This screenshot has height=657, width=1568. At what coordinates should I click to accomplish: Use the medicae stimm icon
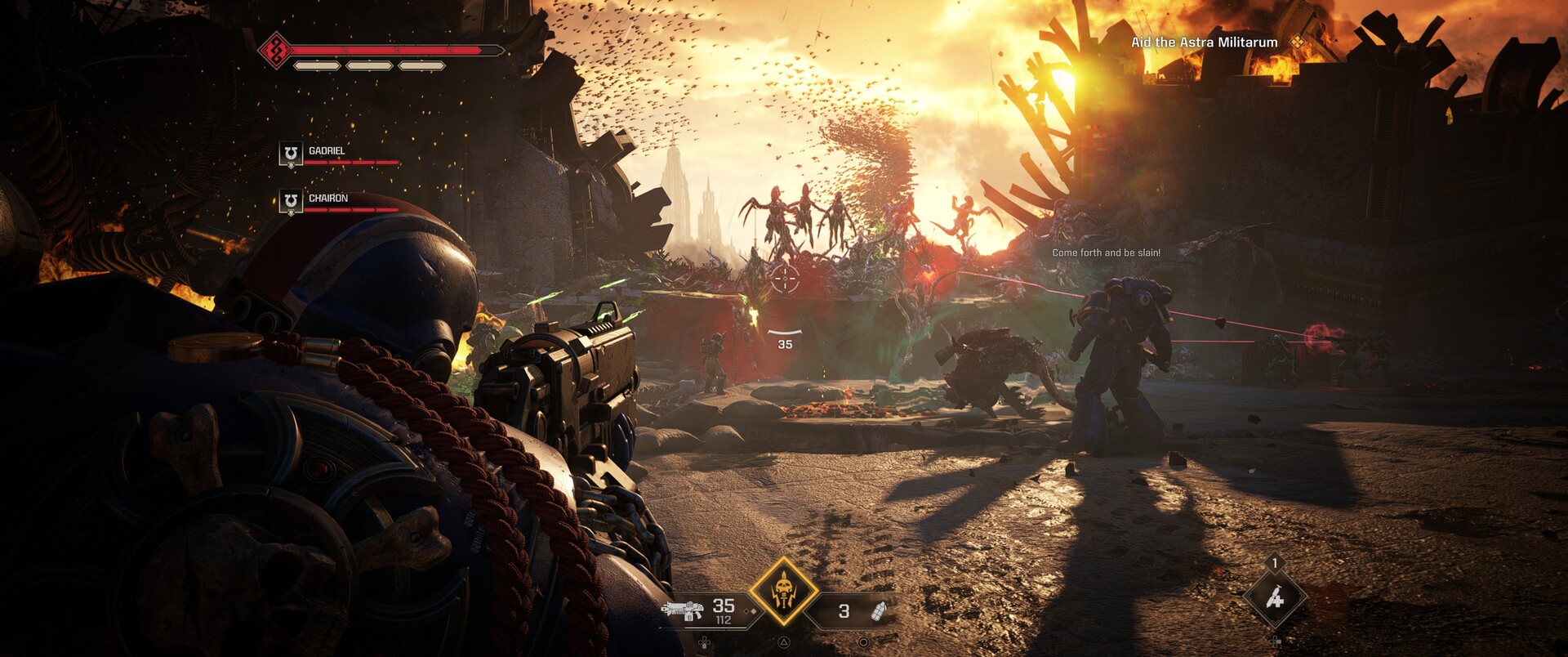click(x=1274, y=599)
